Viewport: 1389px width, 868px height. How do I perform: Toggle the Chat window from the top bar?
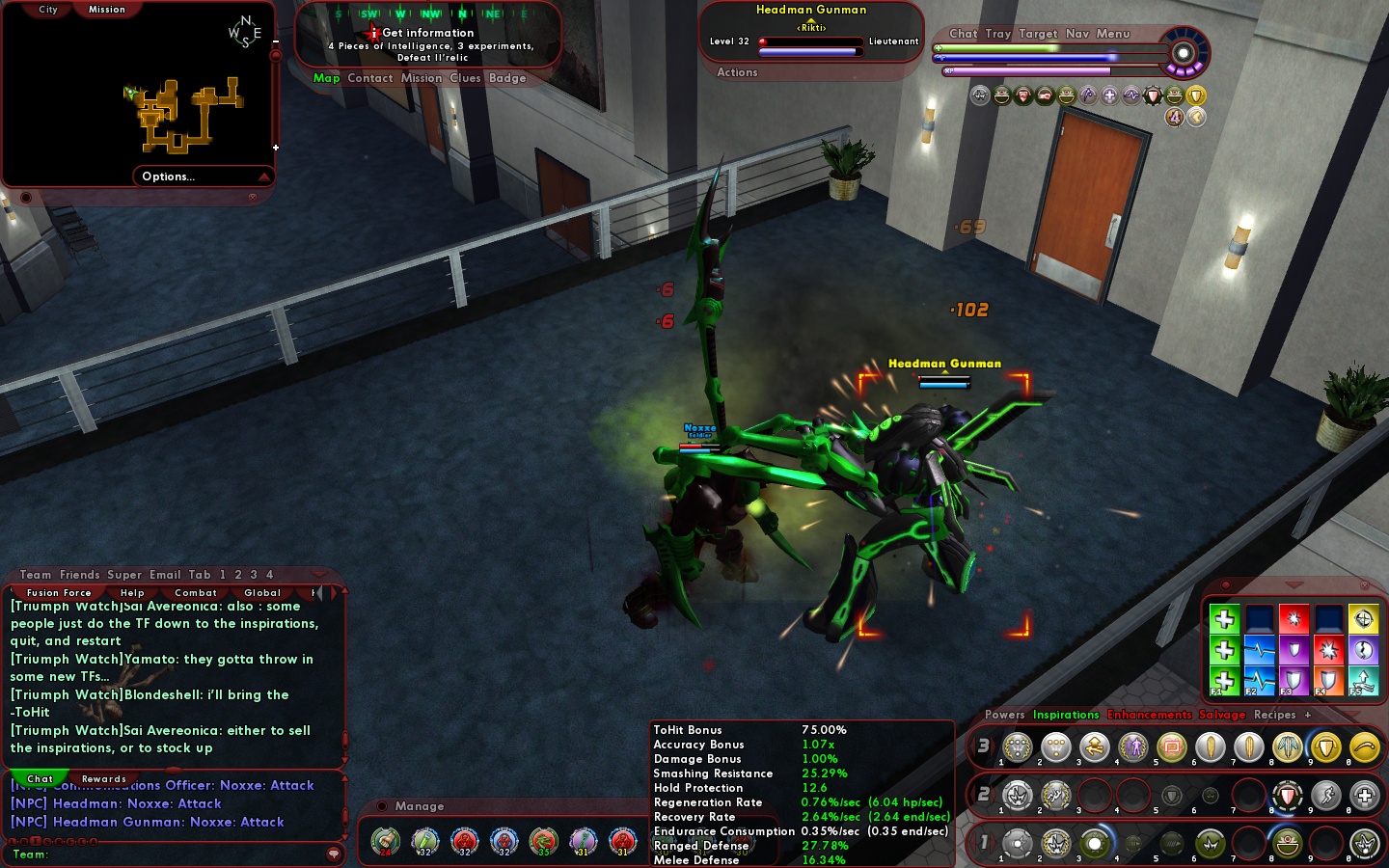click(x=963, y=34)
